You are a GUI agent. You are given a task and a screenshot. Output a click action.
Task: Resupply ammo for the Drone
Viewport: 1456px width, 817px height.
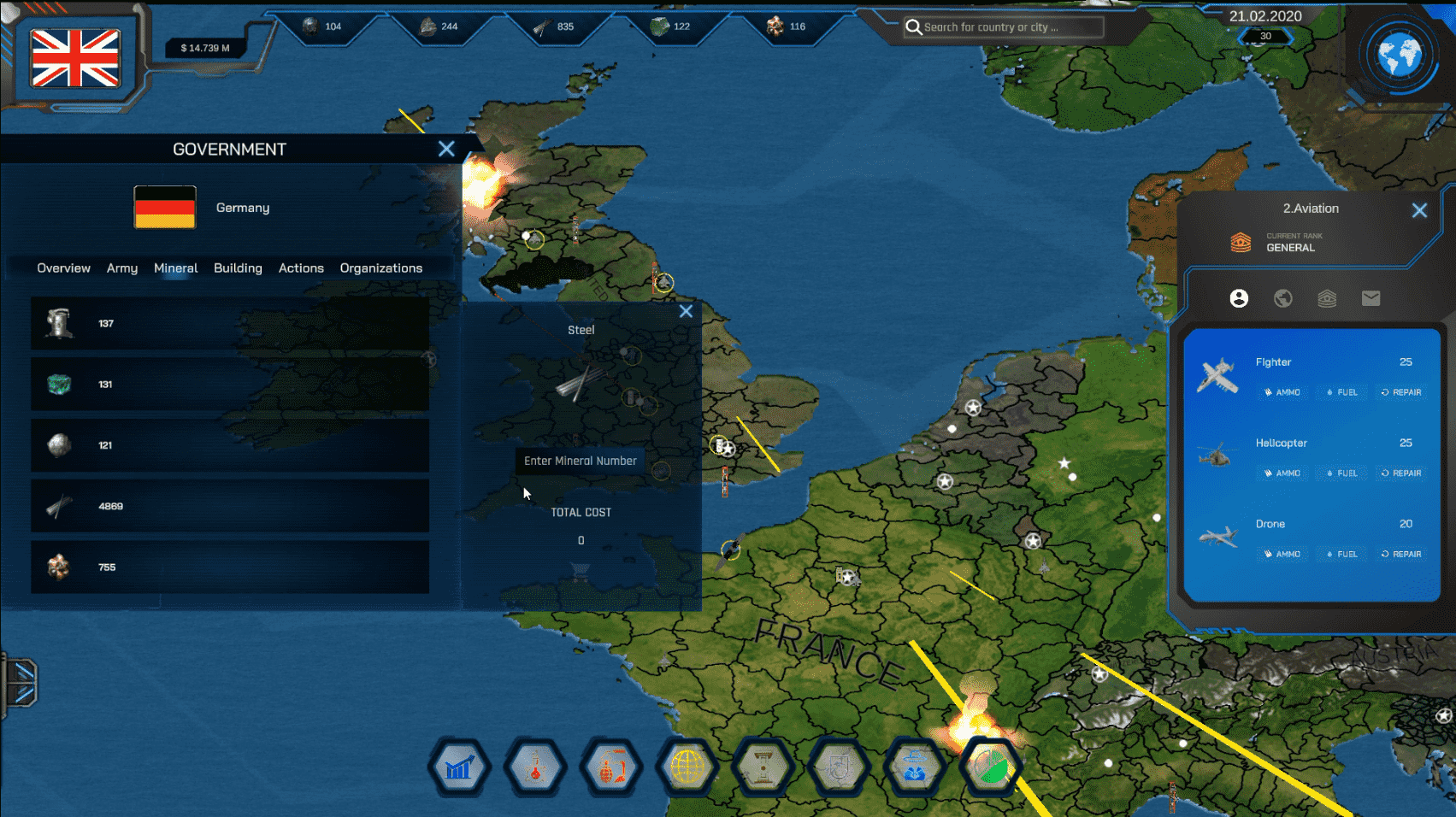pos(1282,555)
